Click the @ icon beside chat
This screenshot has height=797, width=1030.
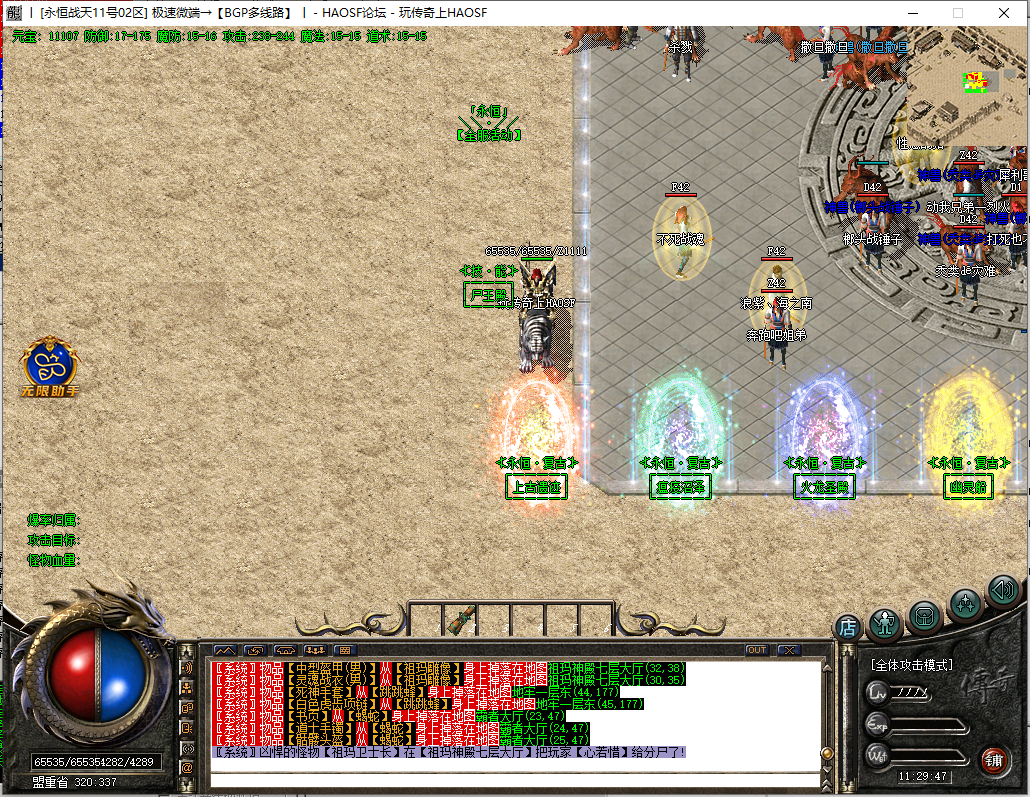[x=187, y=767]
